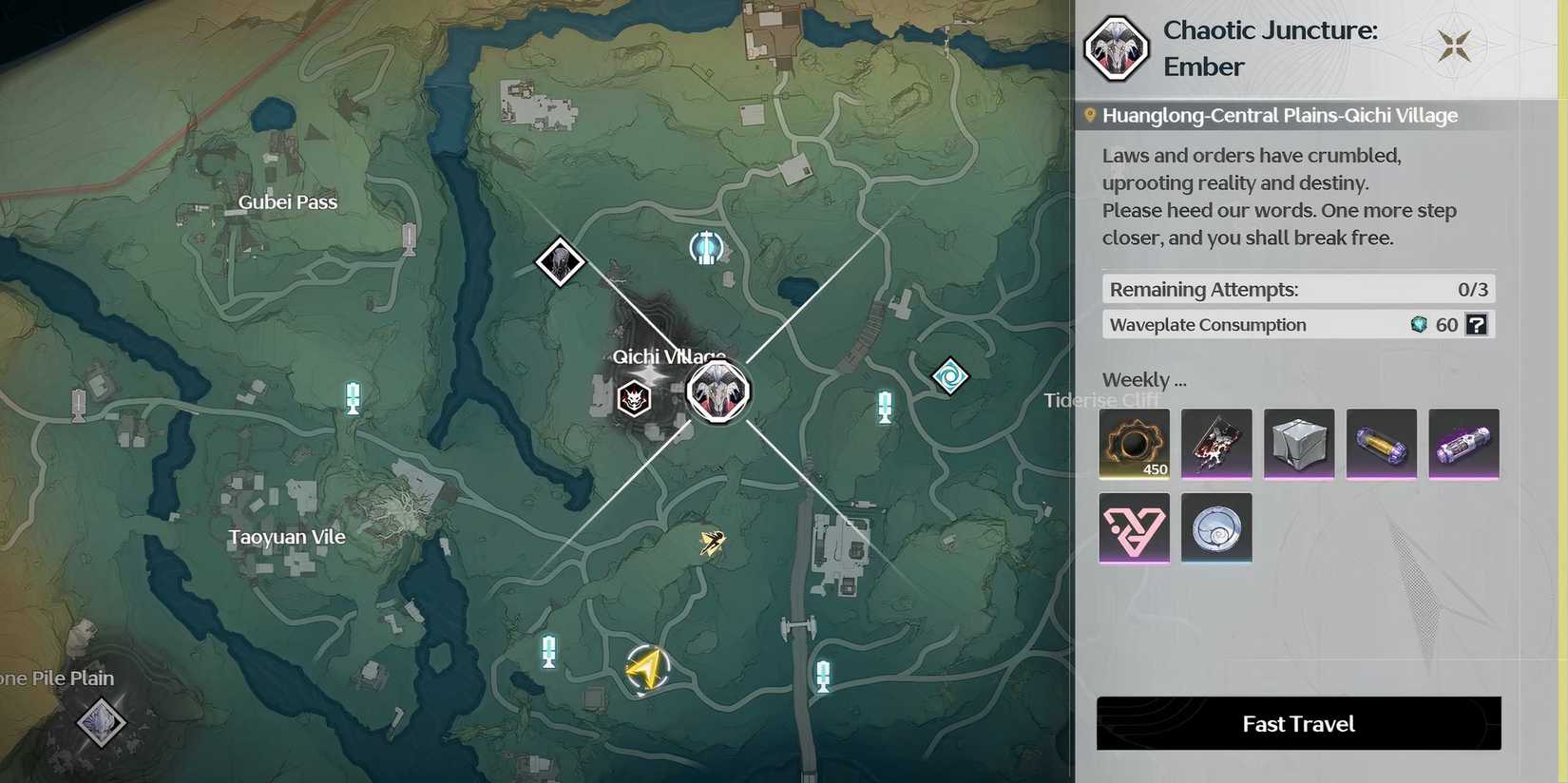
Task: Click the Crownless diamond marker northwest of Qichi Village
Action: pyautogui.click(x=559, y=262)
